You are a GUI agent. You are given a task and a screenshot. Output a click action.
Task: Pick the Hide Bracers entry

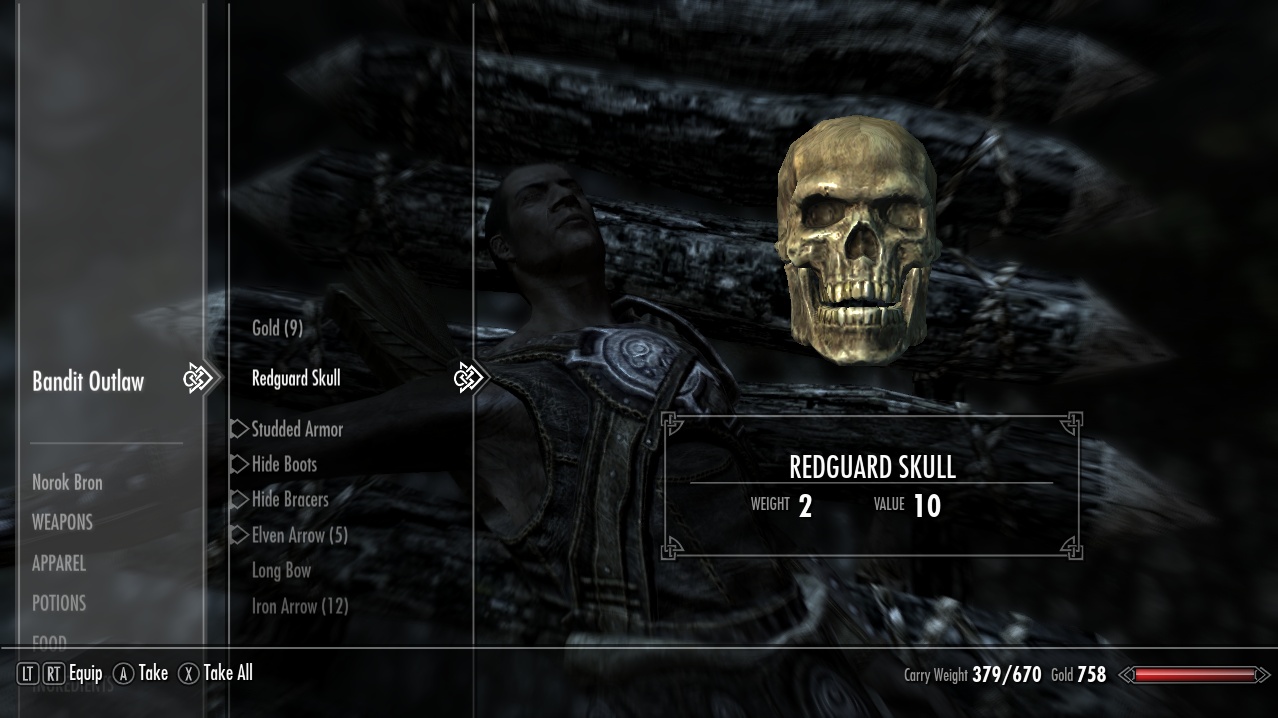(x=290, y=499)
